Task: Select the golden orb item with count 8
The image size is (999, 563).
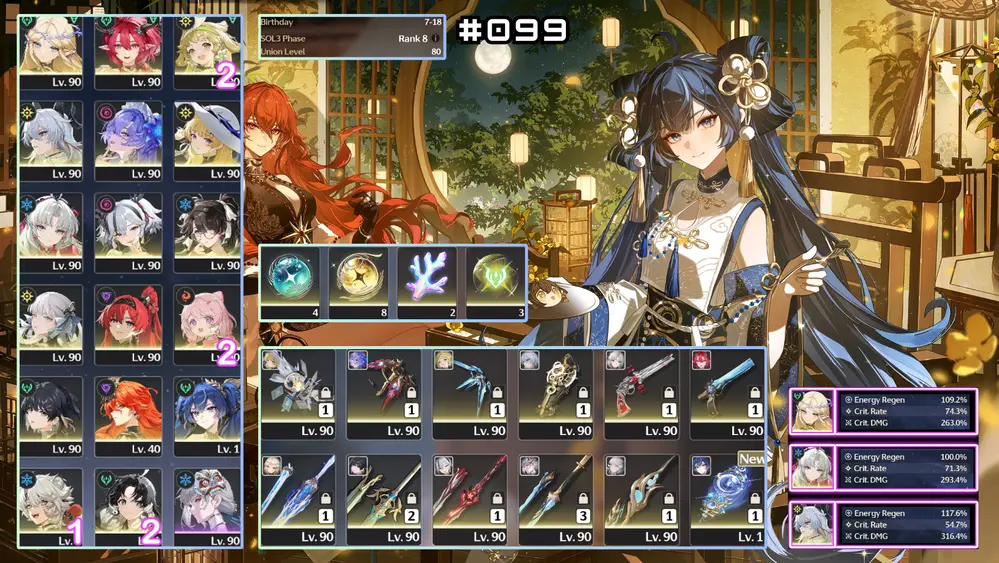Action: (360, 278)
